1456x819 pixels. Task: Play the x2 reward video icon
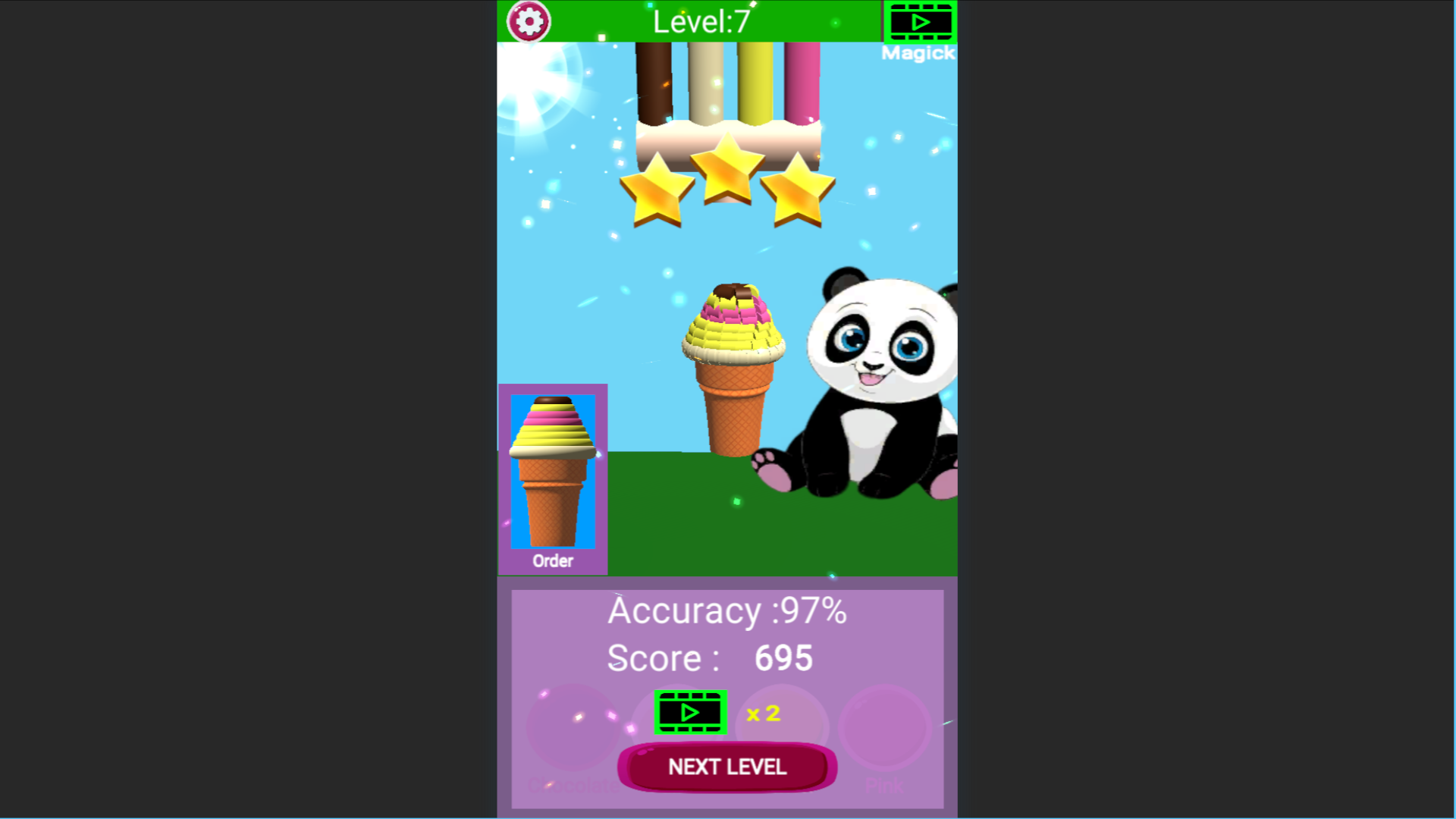click(x=689, y=712)
